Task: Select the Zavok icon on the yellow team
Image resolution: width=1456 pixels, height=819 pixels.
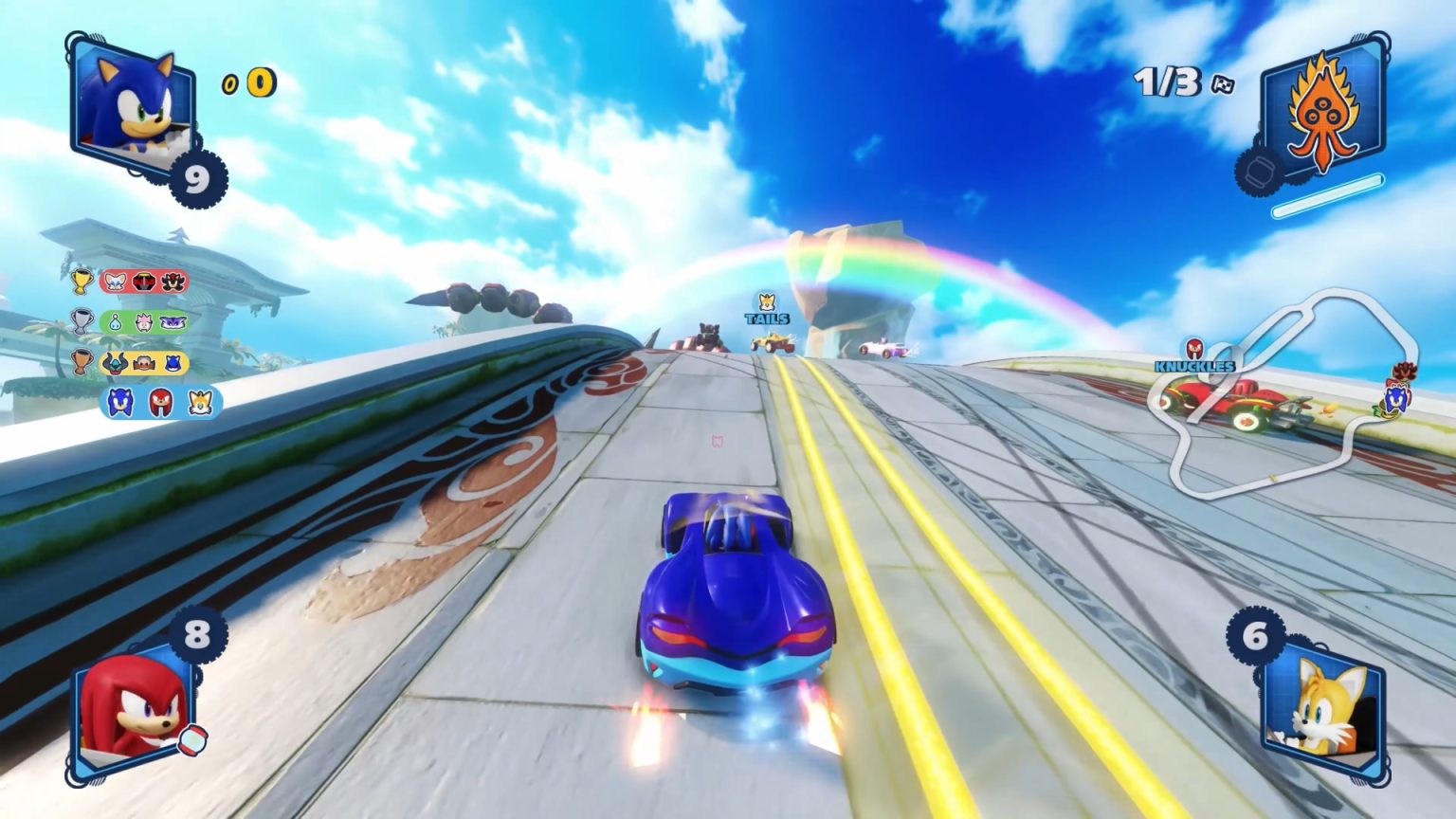Action: point(114,362)
